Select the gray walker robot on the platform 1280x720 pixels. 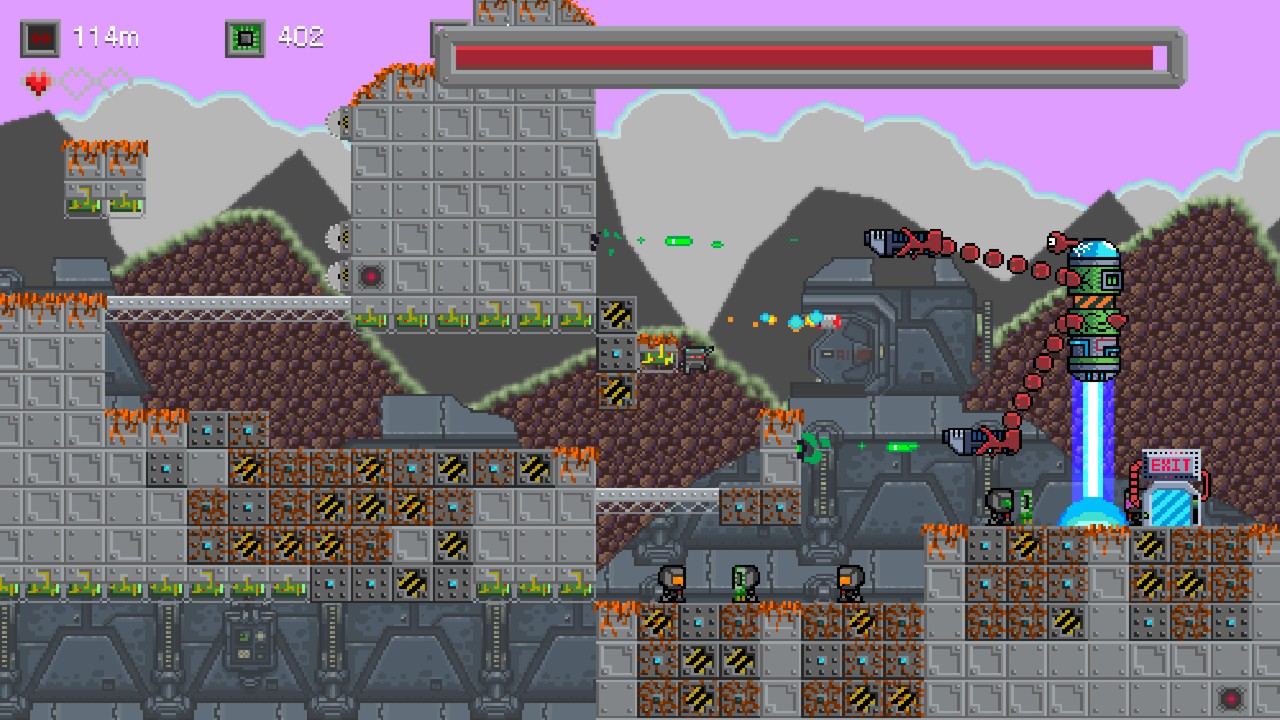(x=694, y=356)
